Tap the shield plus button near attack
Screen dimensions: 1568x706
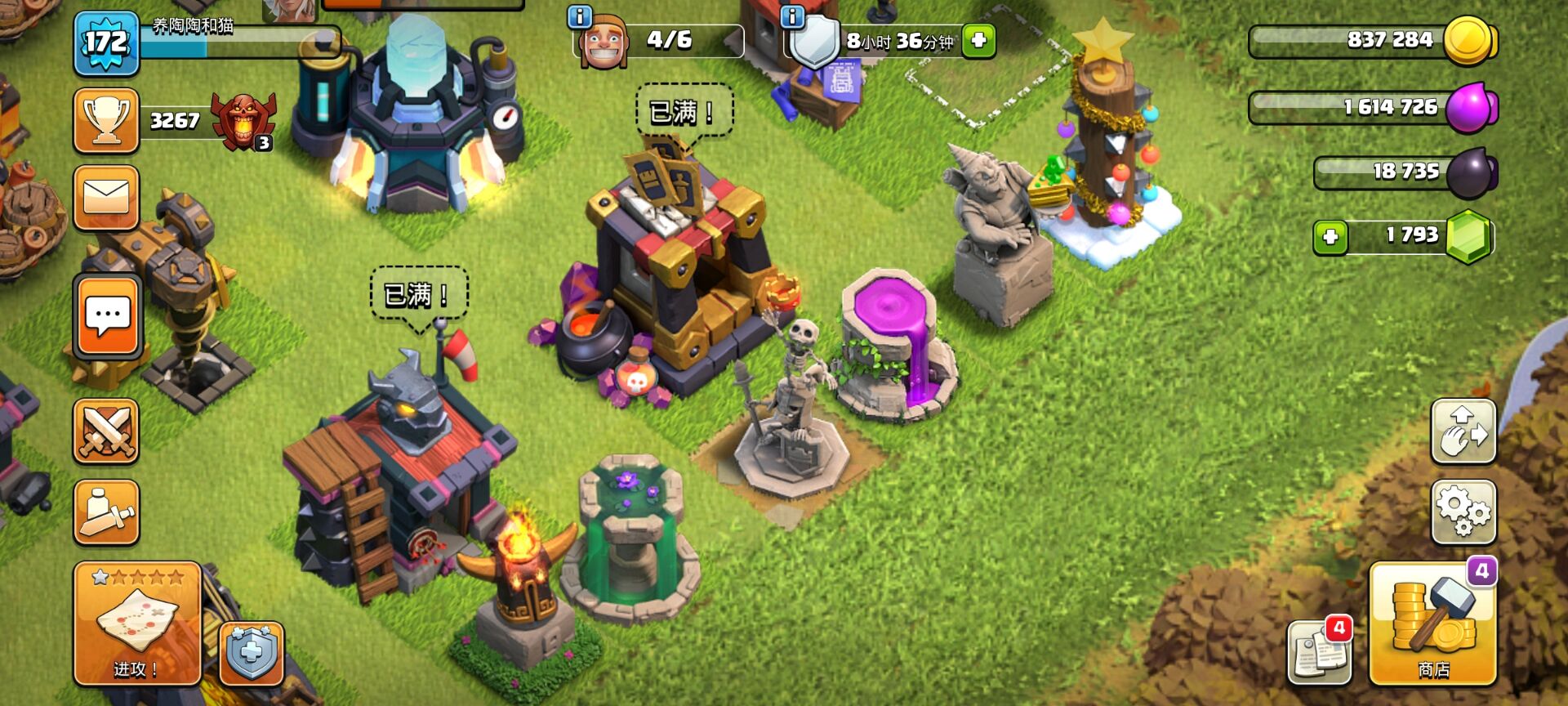252,654
